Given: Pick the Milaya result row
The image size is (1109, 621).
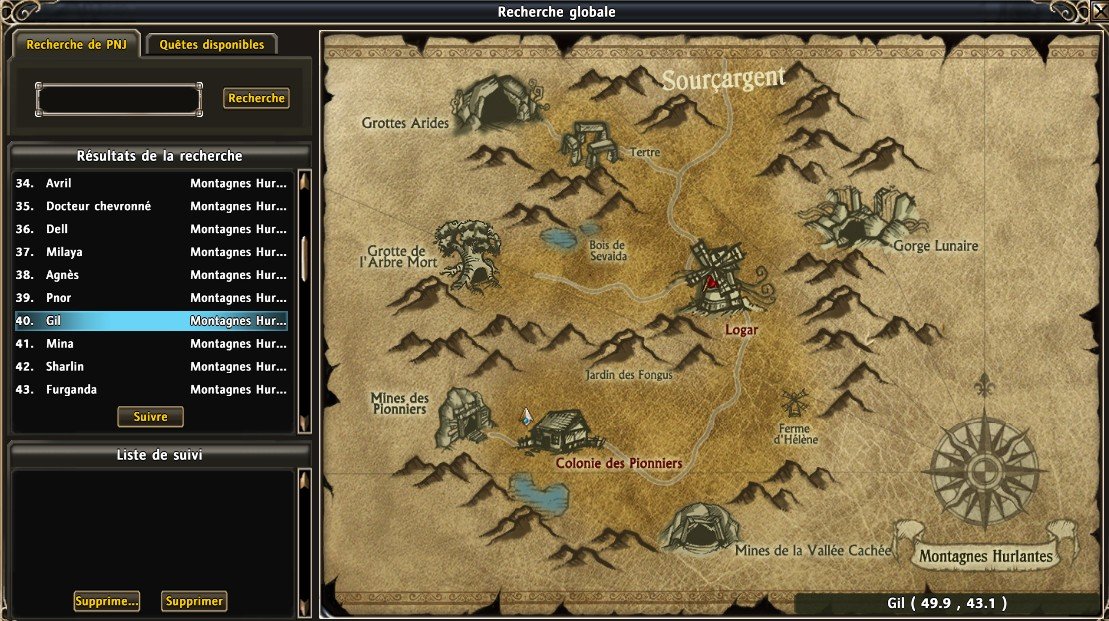Looking at the screenshot, I should click(x=150, y=252).
